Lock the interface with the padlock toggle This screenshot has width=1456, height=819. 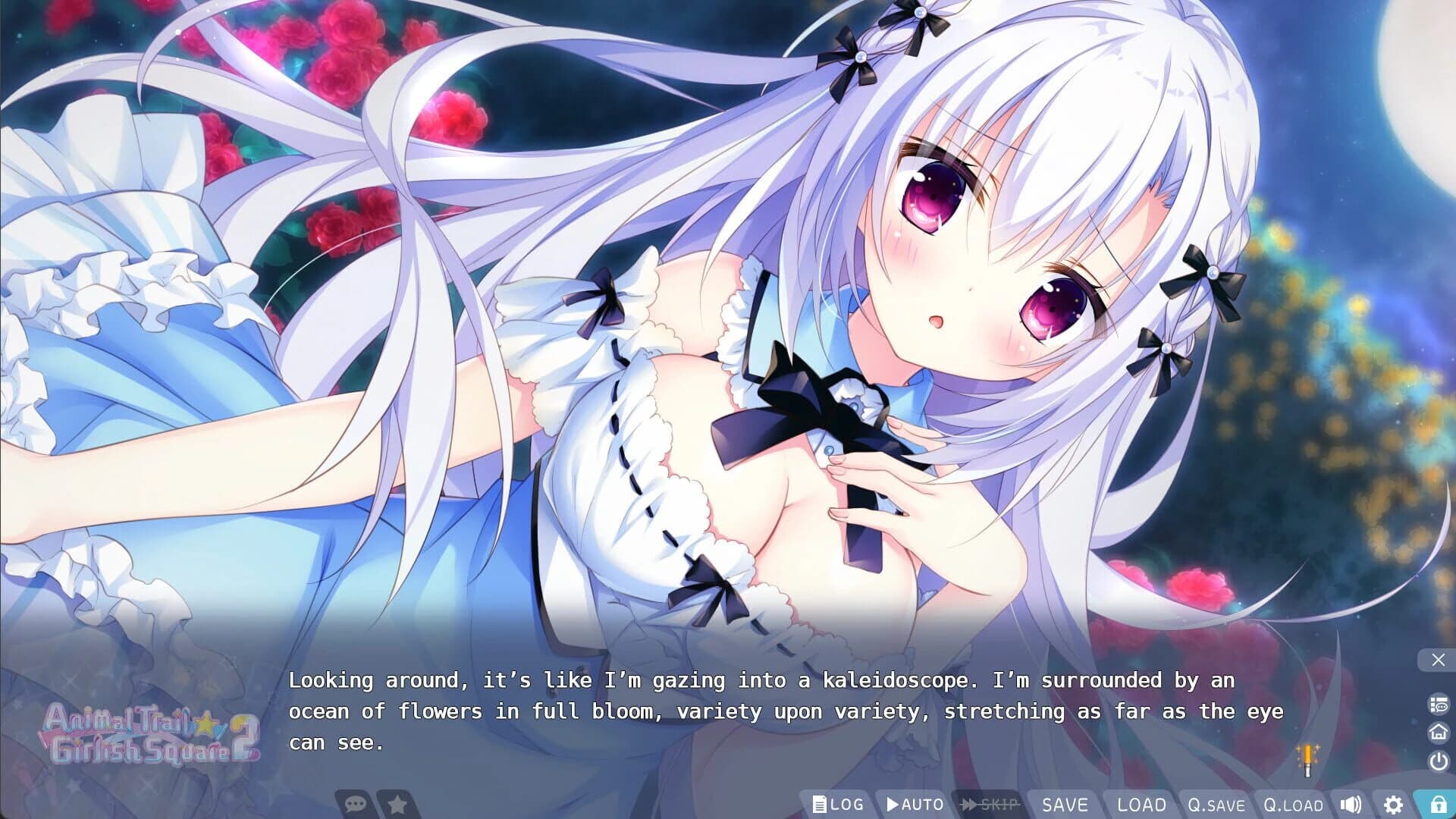coord(1437,805)
